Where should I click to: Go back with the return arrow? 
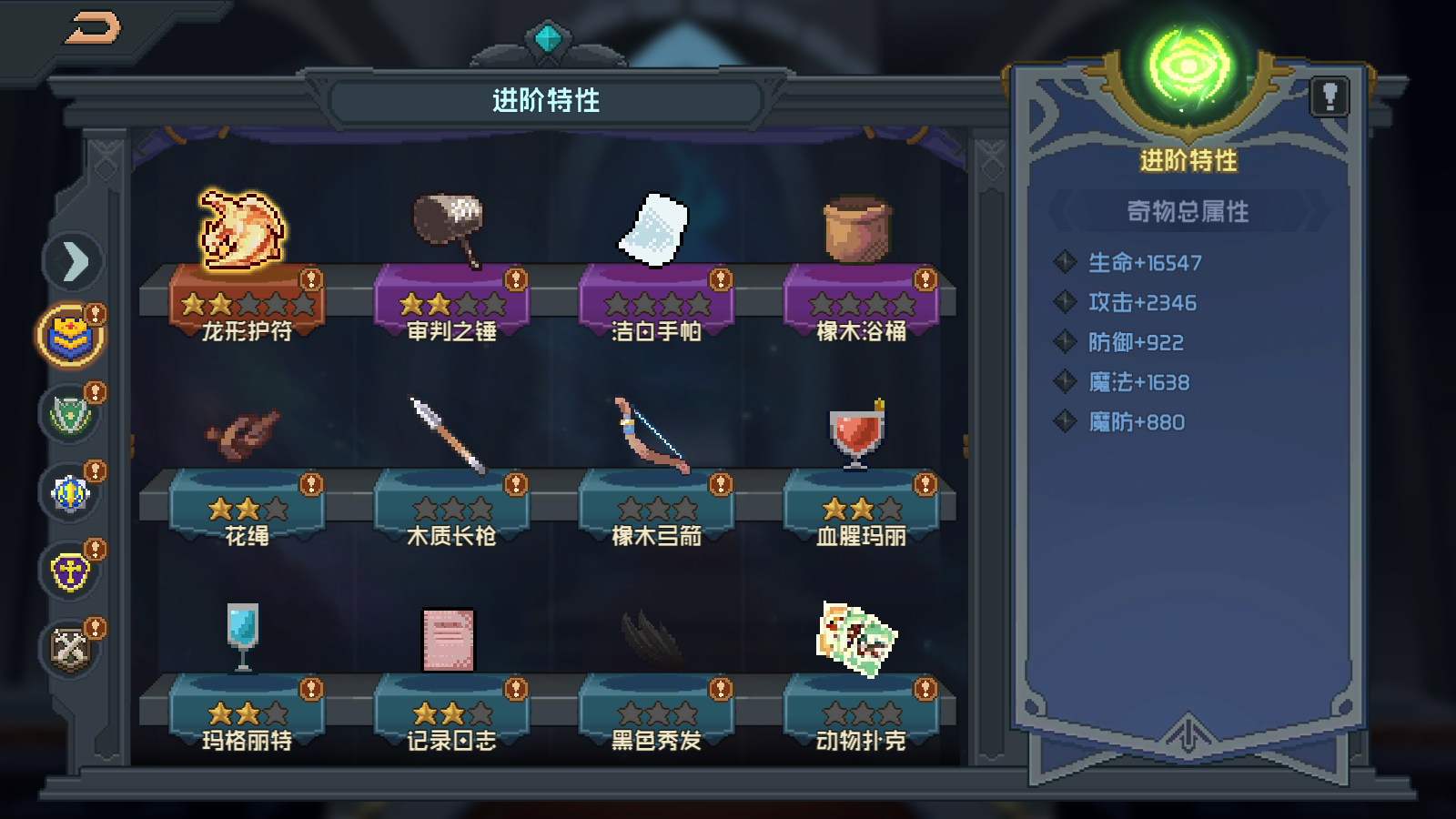click(94, 28)
